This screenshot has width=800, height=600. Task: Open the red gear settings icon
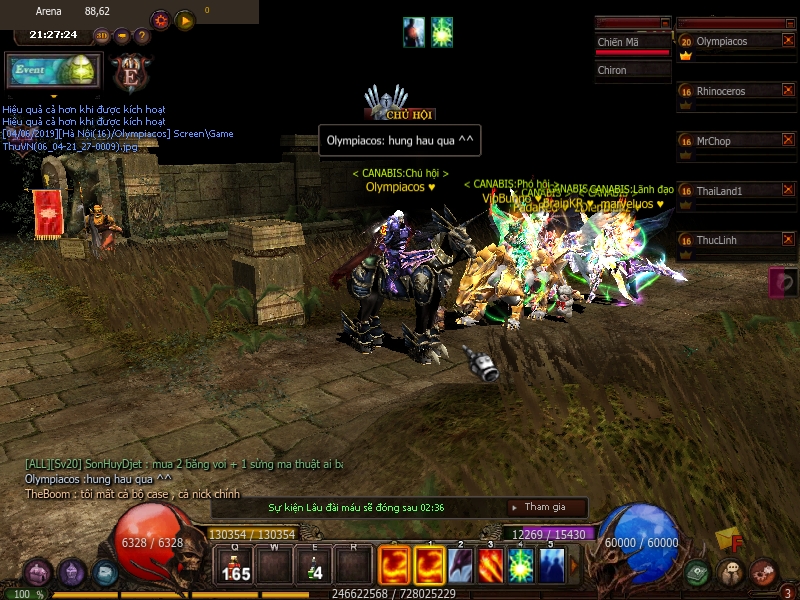click(x=160, y=20)
